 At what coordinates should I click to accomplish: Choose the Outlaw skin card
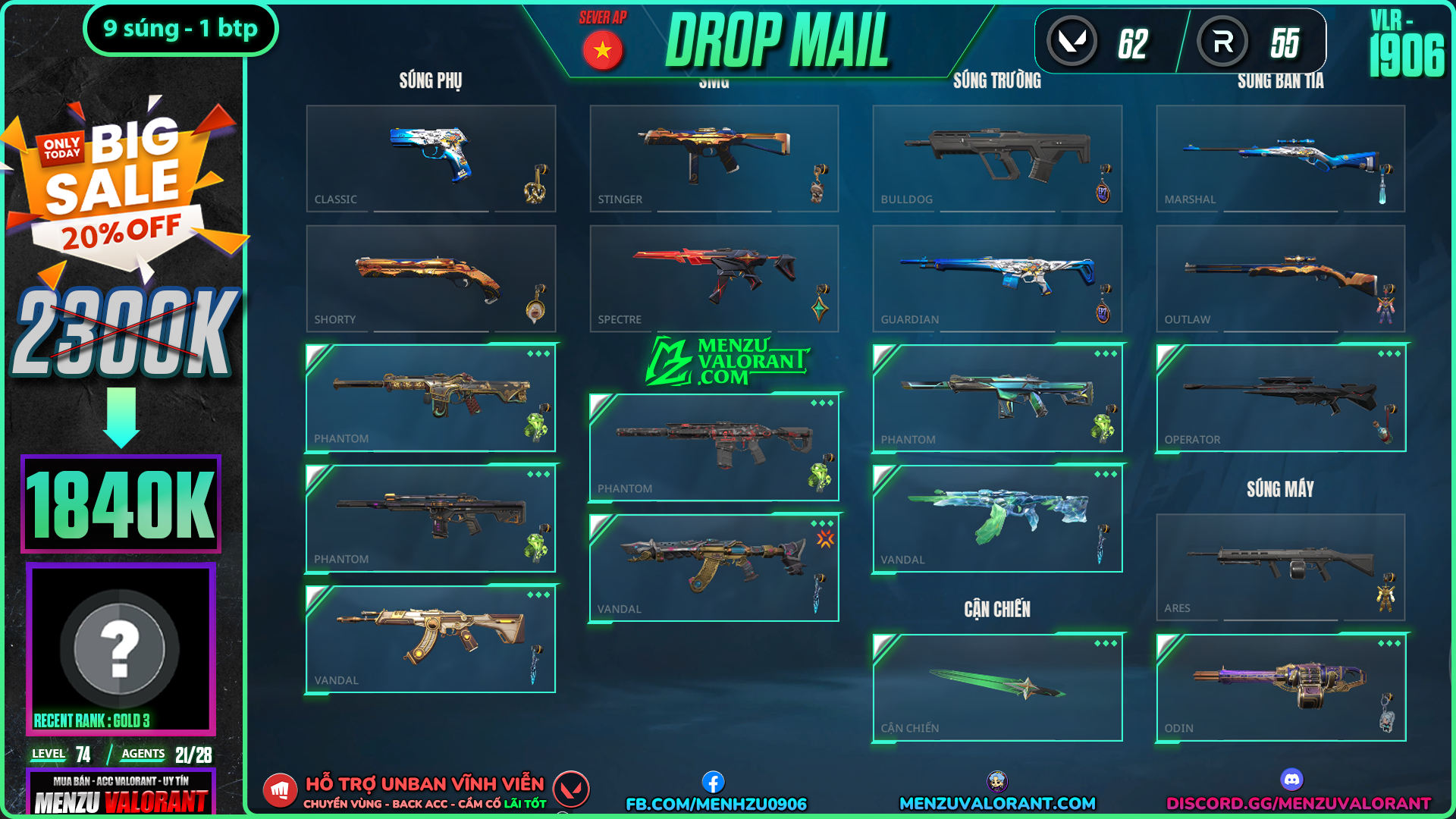pyautogui.click(x=1280, y=278)
